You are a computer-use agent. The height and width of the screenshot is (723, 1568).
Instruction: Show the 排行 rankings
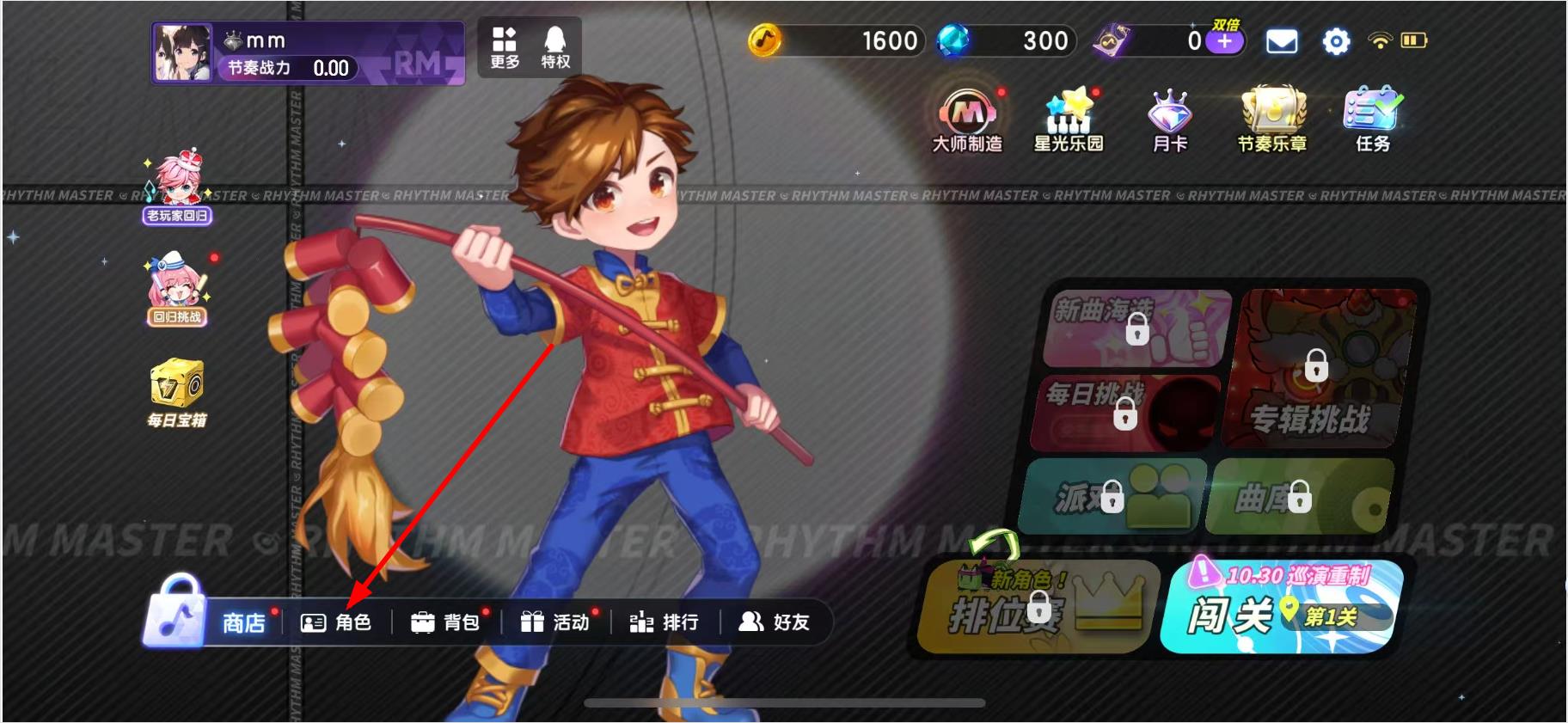click(x=664, y=622)
